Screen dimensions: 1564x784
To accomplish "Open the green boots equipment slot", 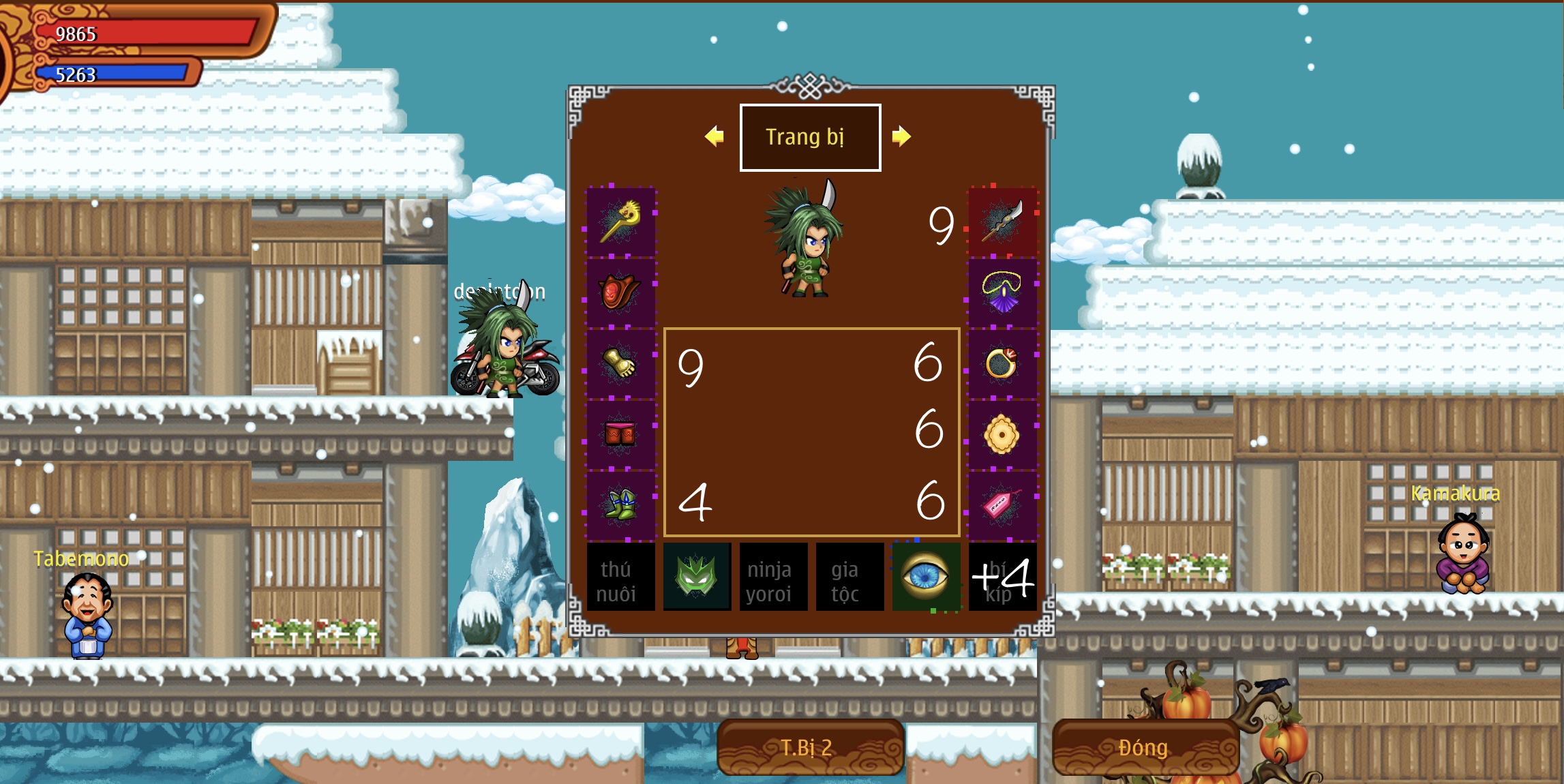I will coord(620,505).
